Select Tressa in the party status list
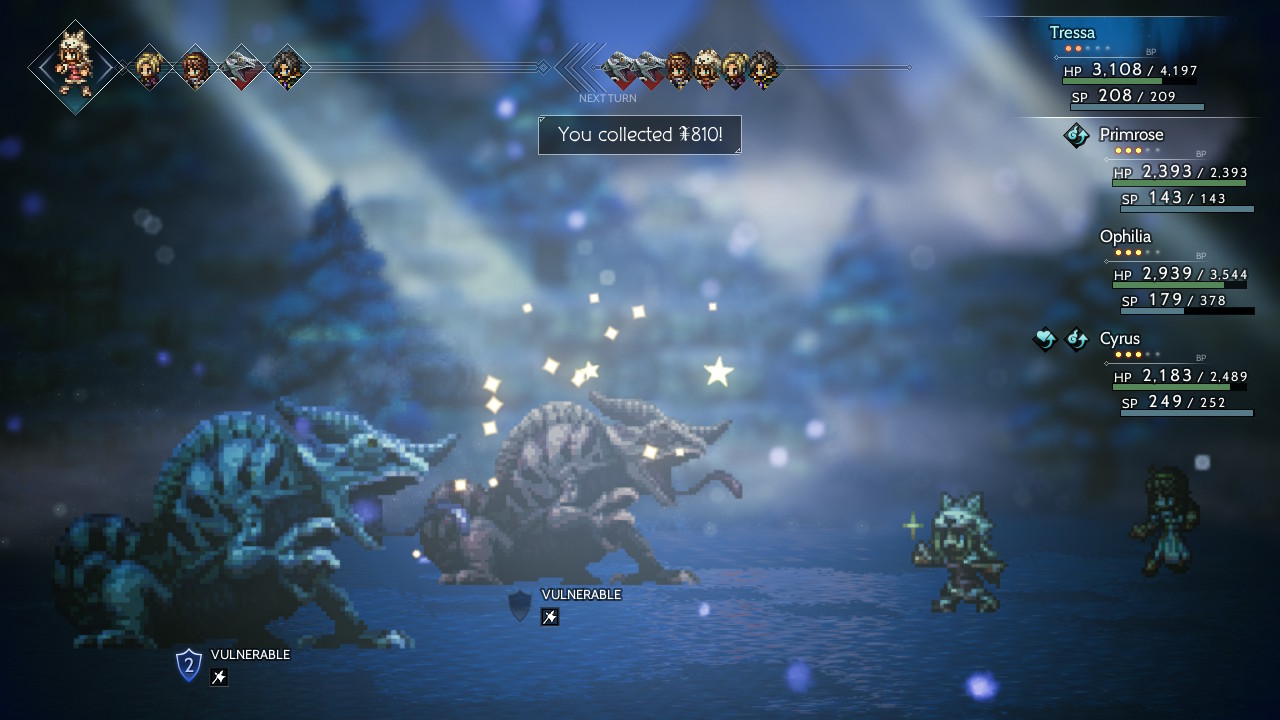Screen dimensions: 1280x720 tap(1072, 33)
